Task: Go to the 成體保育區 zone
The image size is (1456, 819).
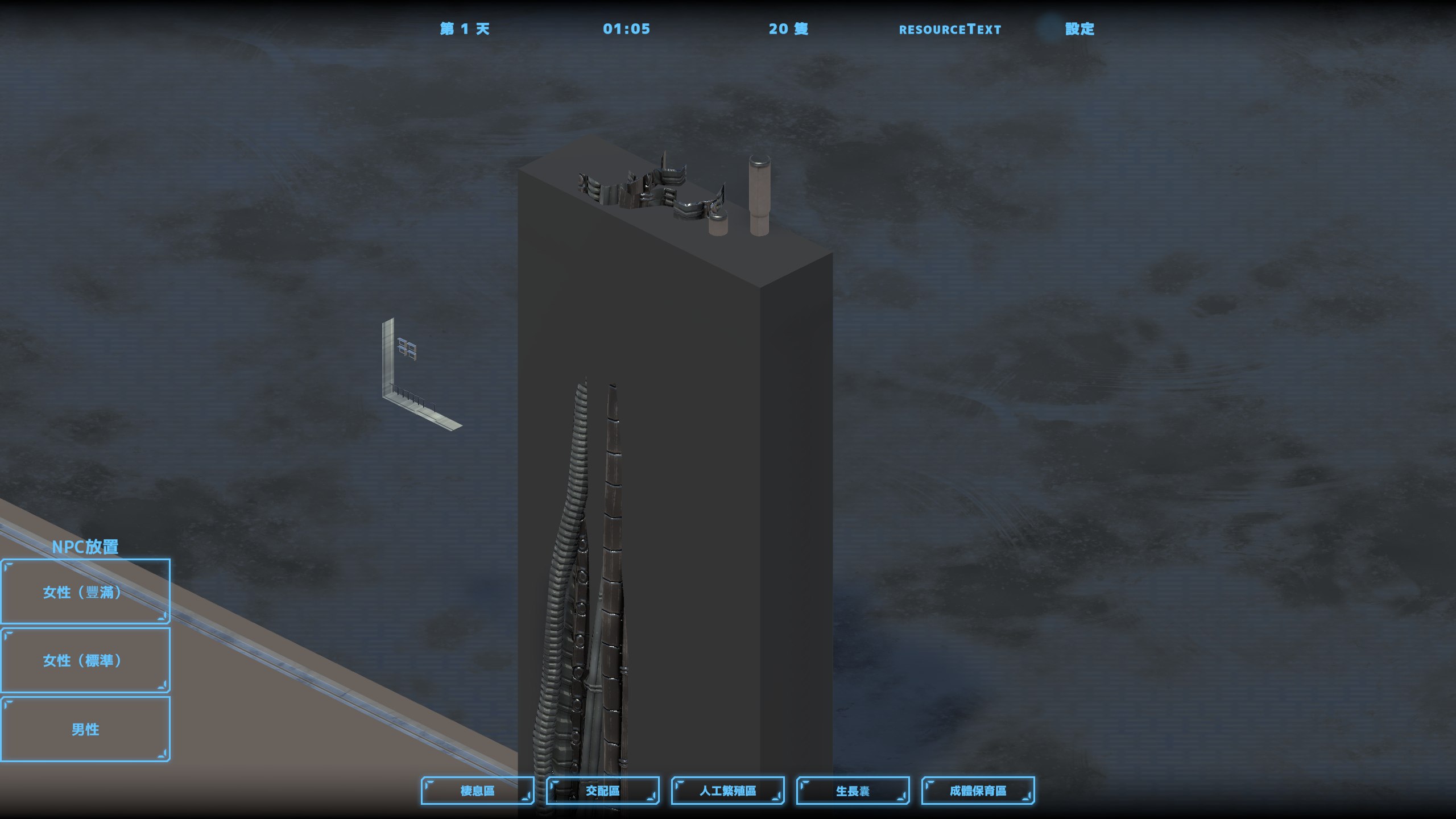Action: tap(978, 791)
